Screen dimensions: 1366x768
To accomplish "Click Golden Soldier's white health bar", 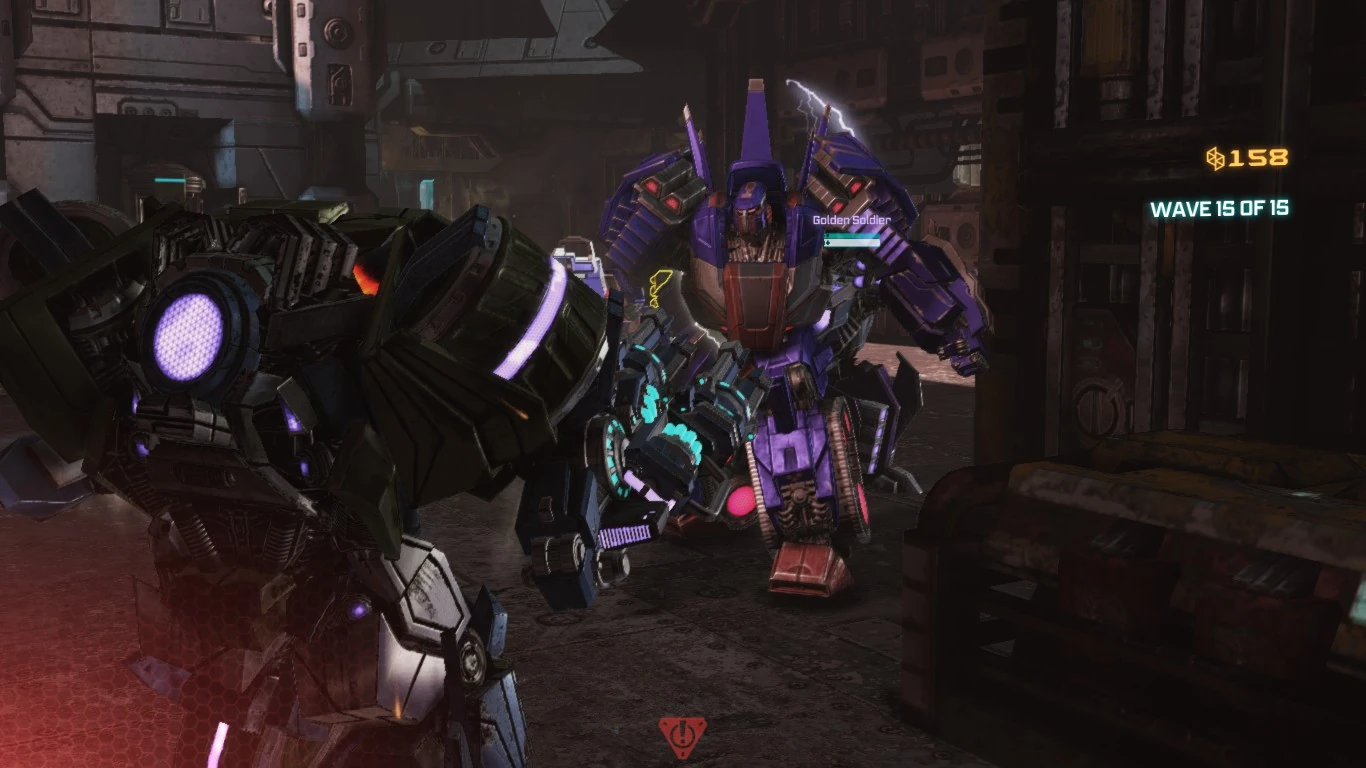I will (851, 243).
